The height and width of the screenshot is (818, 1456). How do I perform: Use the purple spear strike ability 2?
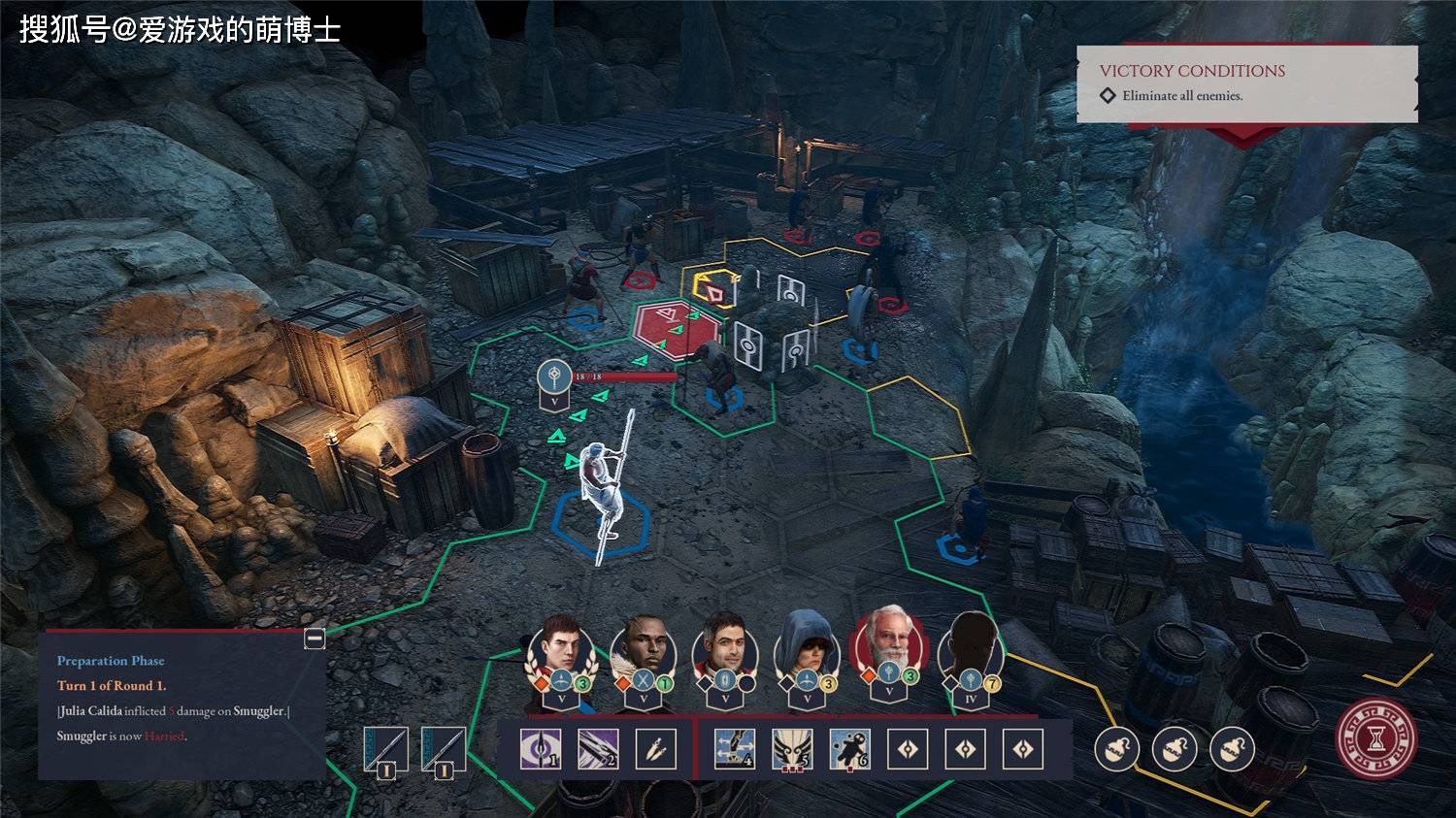[598, 749]
